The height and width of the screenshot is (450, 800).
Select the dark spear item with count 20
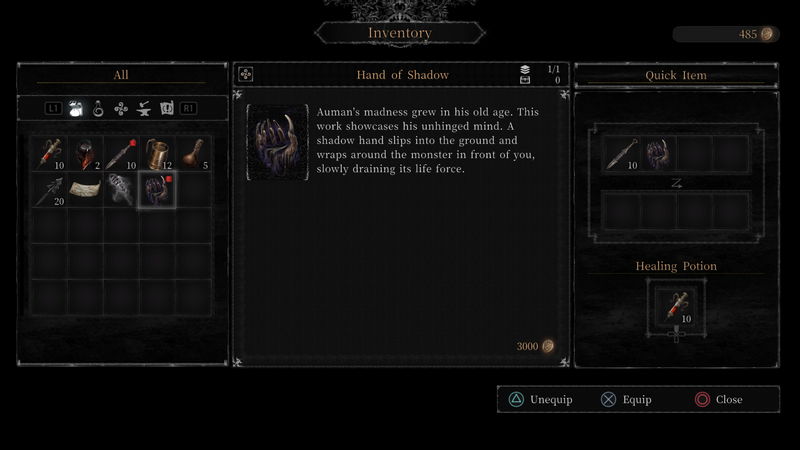coord(49,190)
